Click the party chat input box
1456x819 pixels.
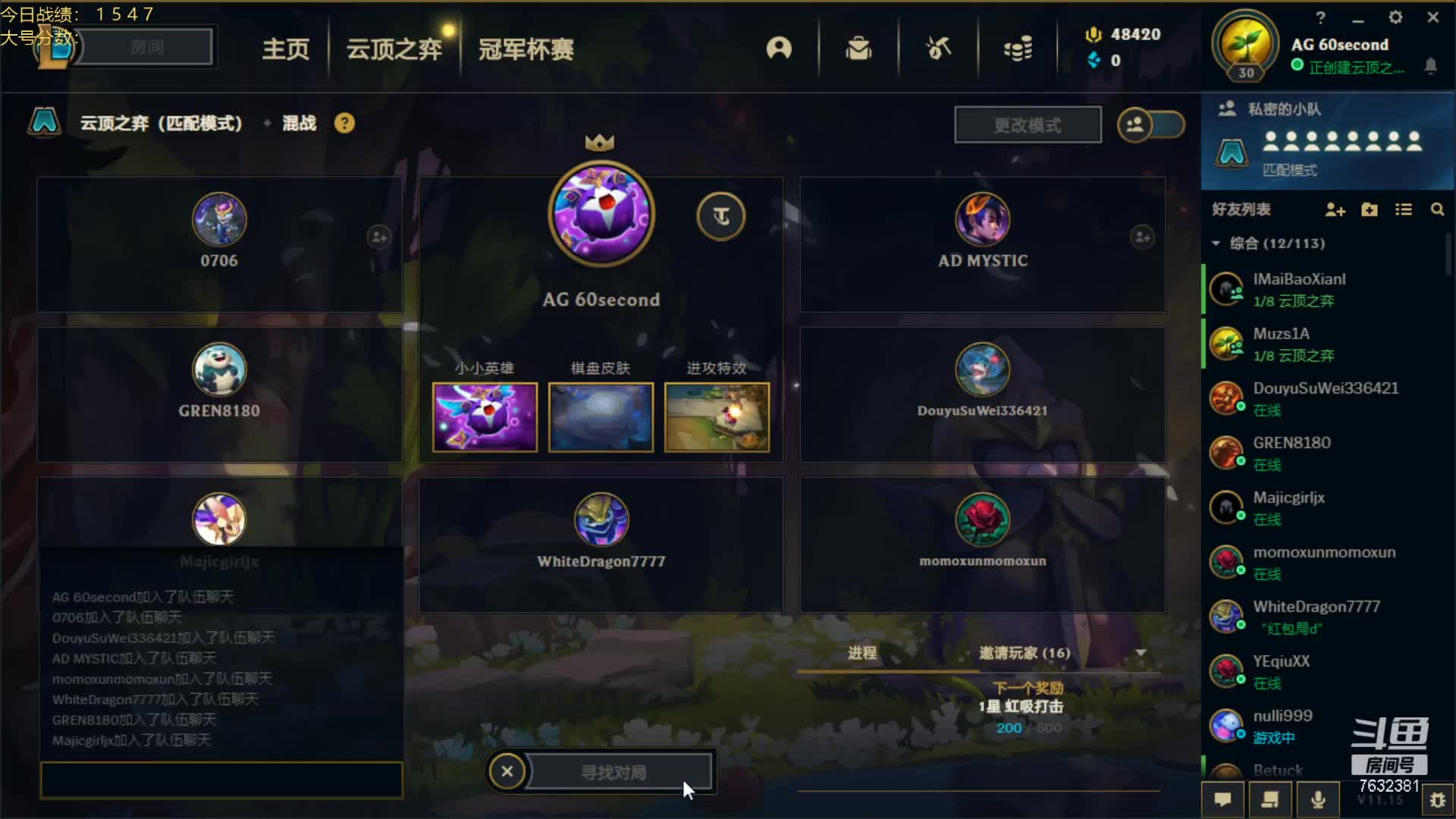coord(221,780)
